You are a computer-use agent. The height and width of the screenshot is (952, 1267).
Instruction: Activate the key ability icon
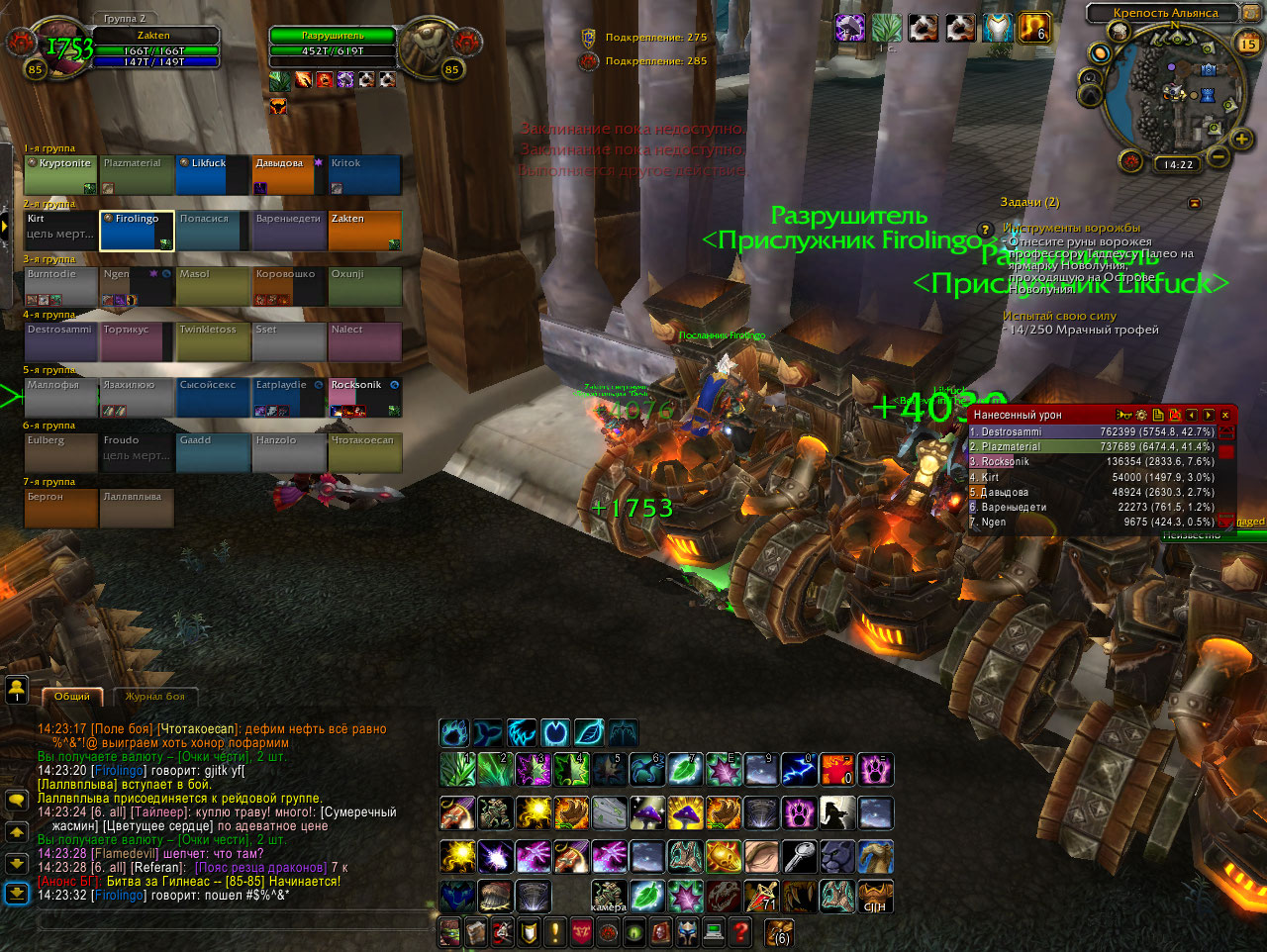tap(799, 856)
